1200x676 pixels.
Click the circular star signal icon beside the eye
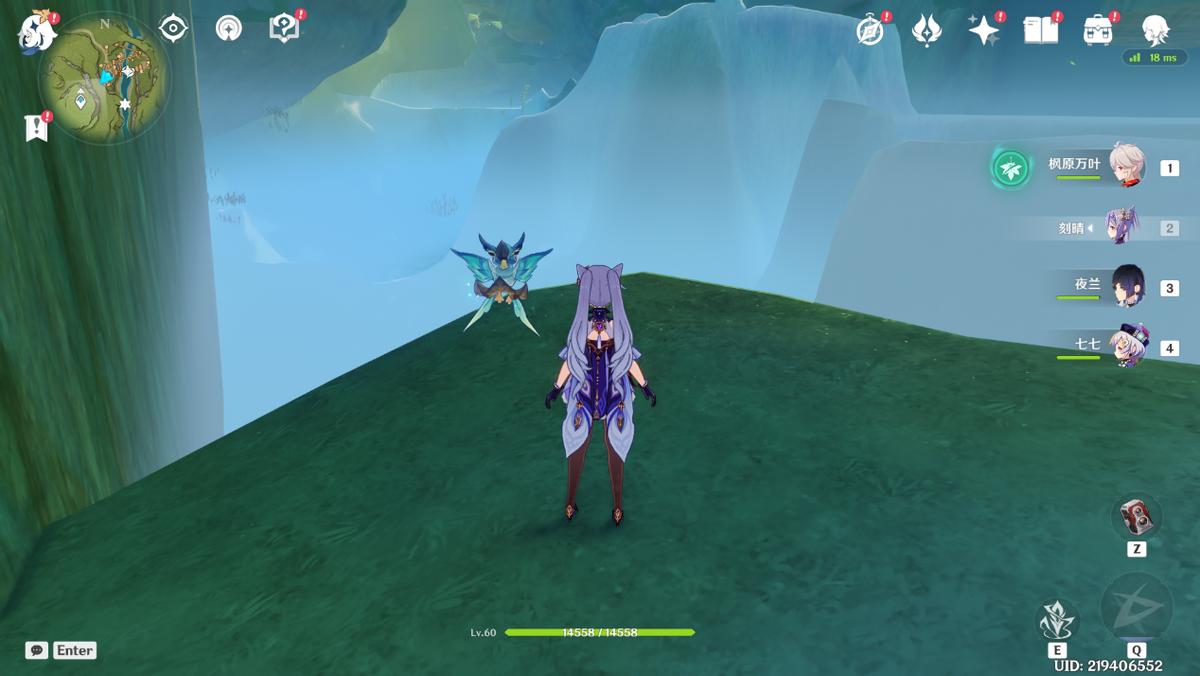click(229, 28)
